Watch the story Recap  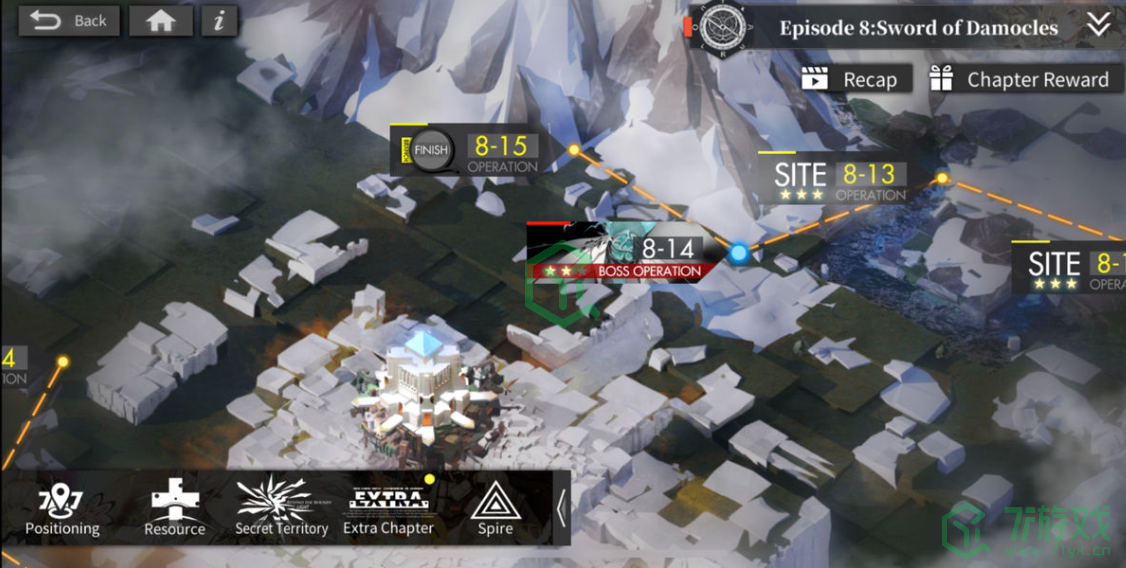[x=855, y=80]
